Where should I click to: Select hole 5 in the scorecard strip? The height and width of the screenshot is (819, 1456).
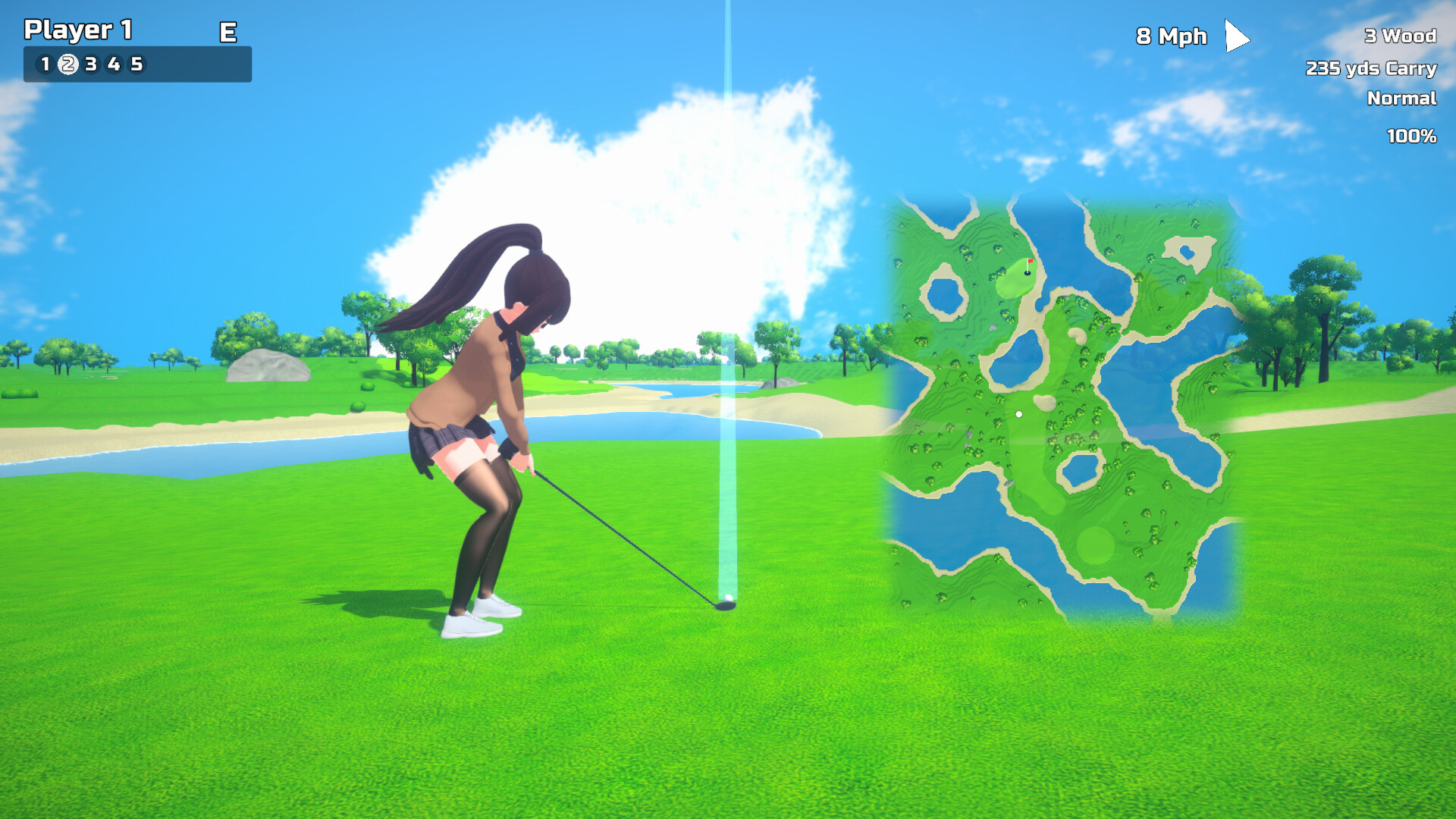[136, 65]
